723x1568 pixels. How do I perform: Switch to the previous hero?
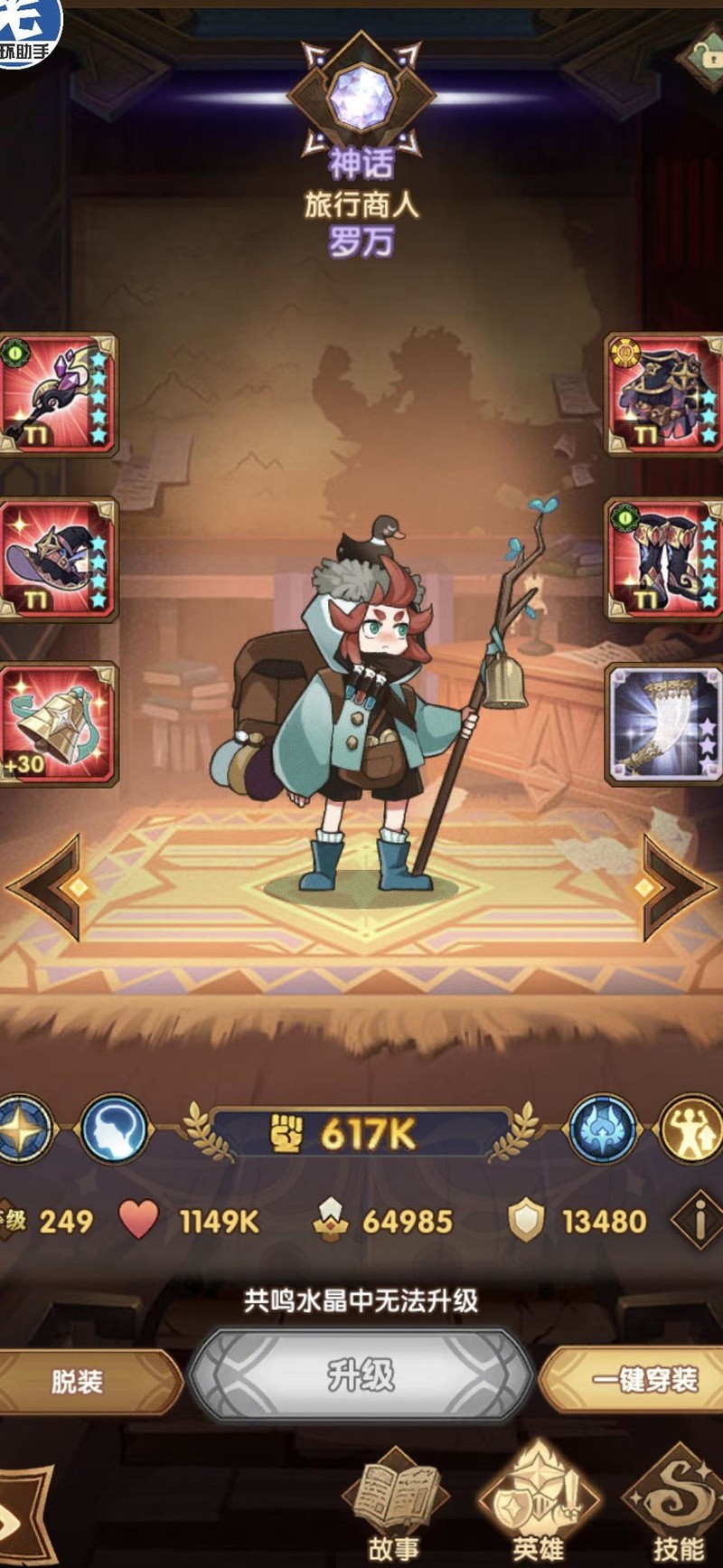50,886
